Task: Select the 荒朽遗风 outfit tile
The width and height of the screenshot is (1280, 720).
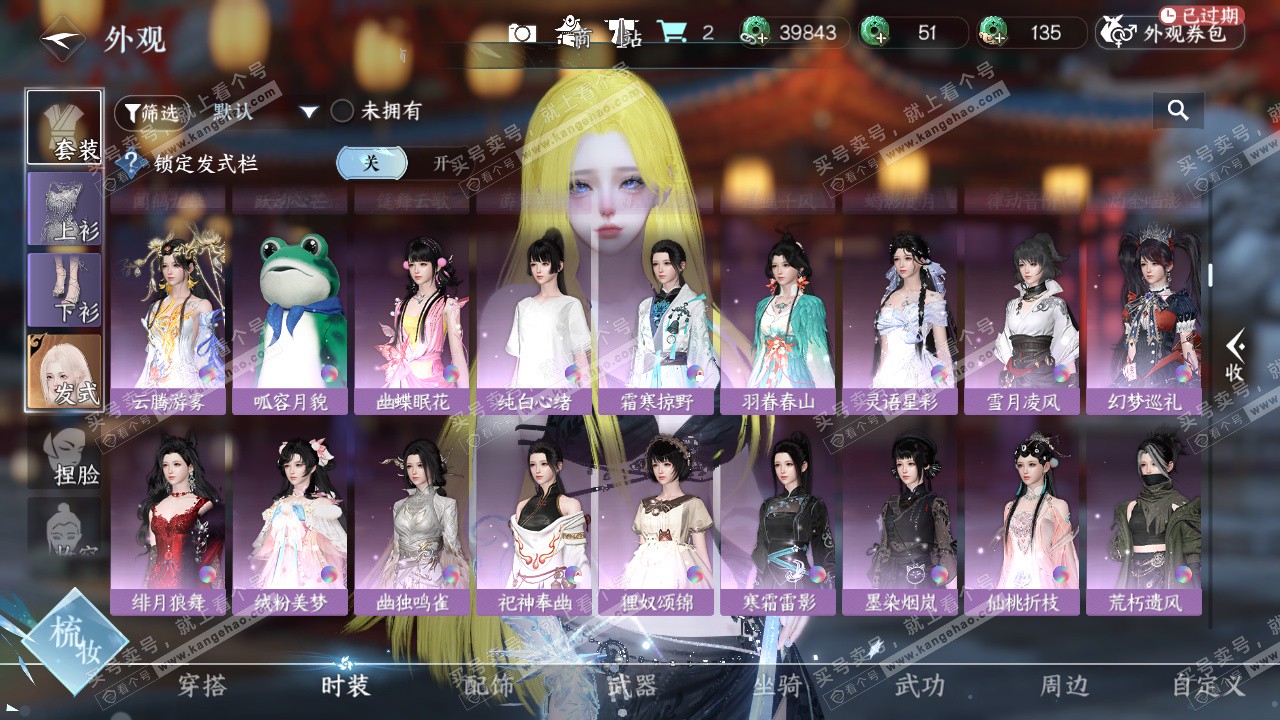Action: (1144, 522)
